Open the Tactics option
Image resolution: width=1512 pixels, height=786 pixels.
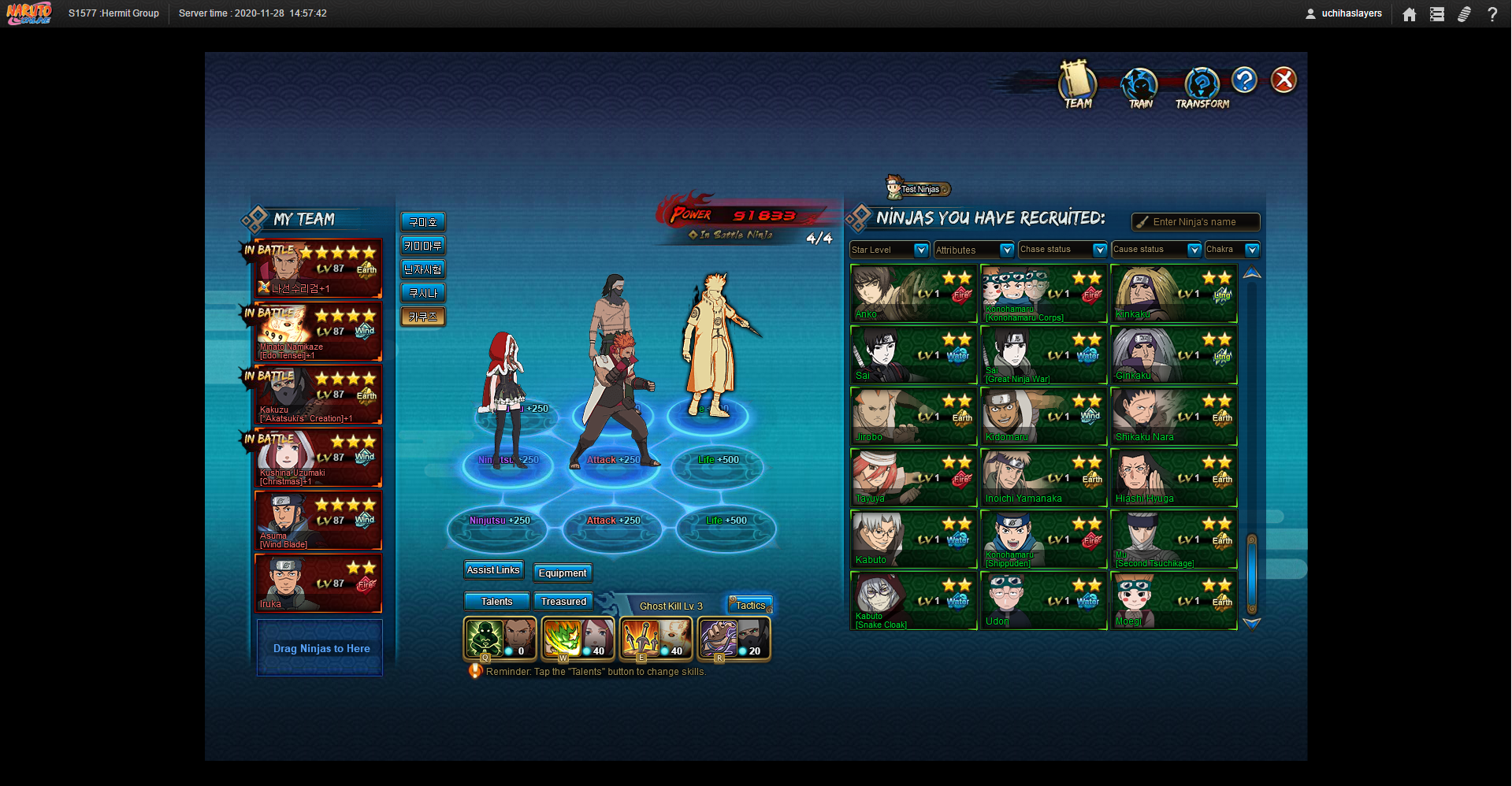click(x=750, y=605)
